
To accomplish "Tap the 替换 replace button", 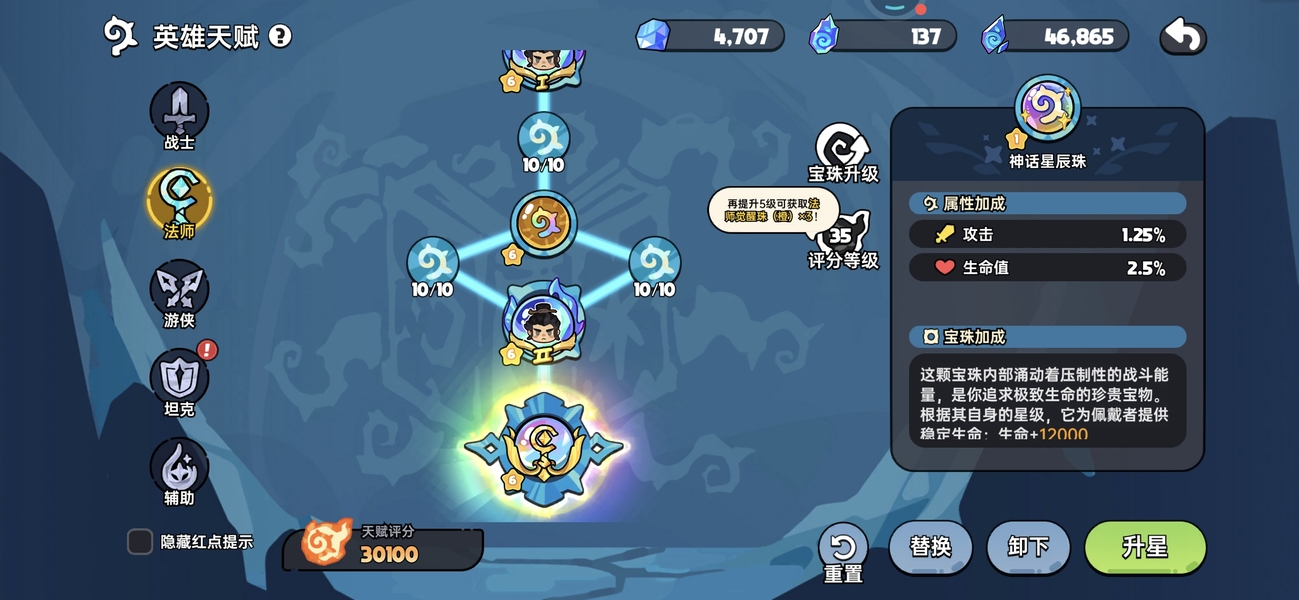I will pos(930,547).
